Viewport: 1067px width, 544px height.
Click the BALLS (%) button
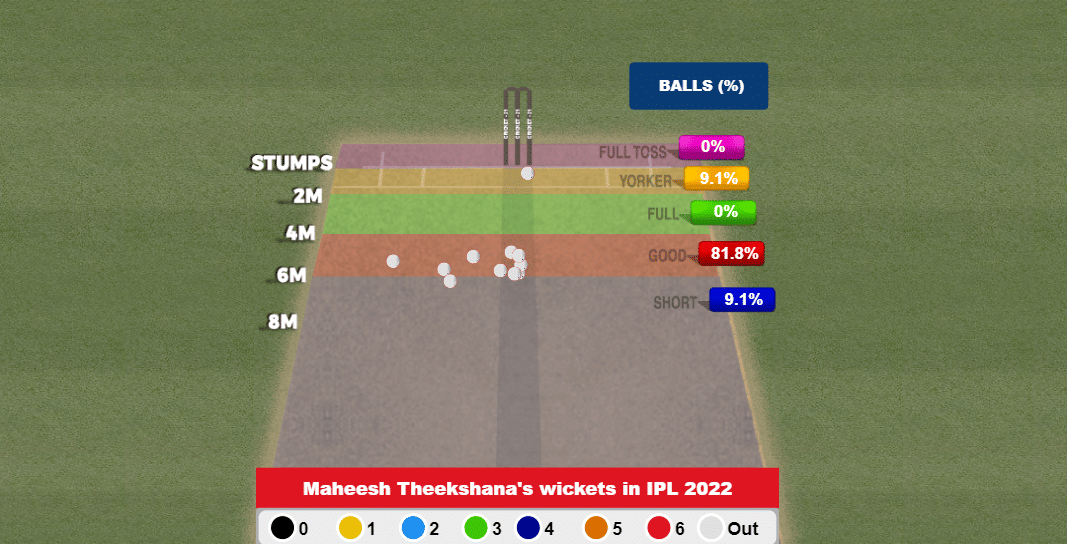[698, 86]
